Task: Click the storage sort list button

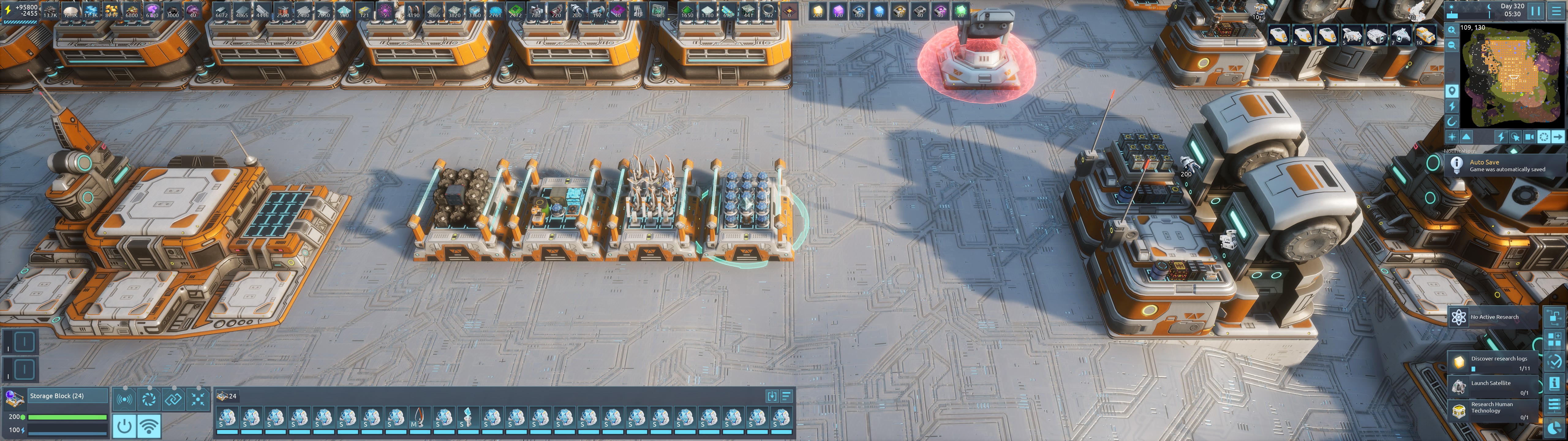Action: [786, 396]
